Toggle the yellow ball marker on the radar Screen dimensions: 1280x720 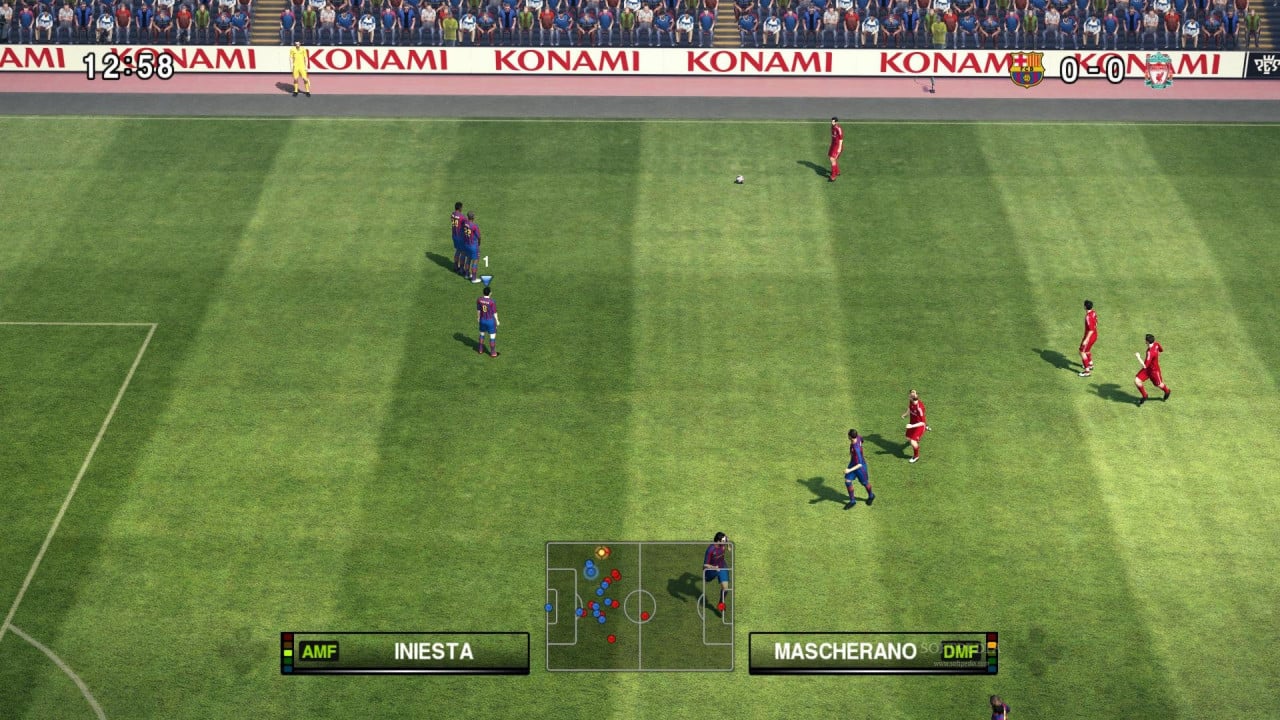602,552
